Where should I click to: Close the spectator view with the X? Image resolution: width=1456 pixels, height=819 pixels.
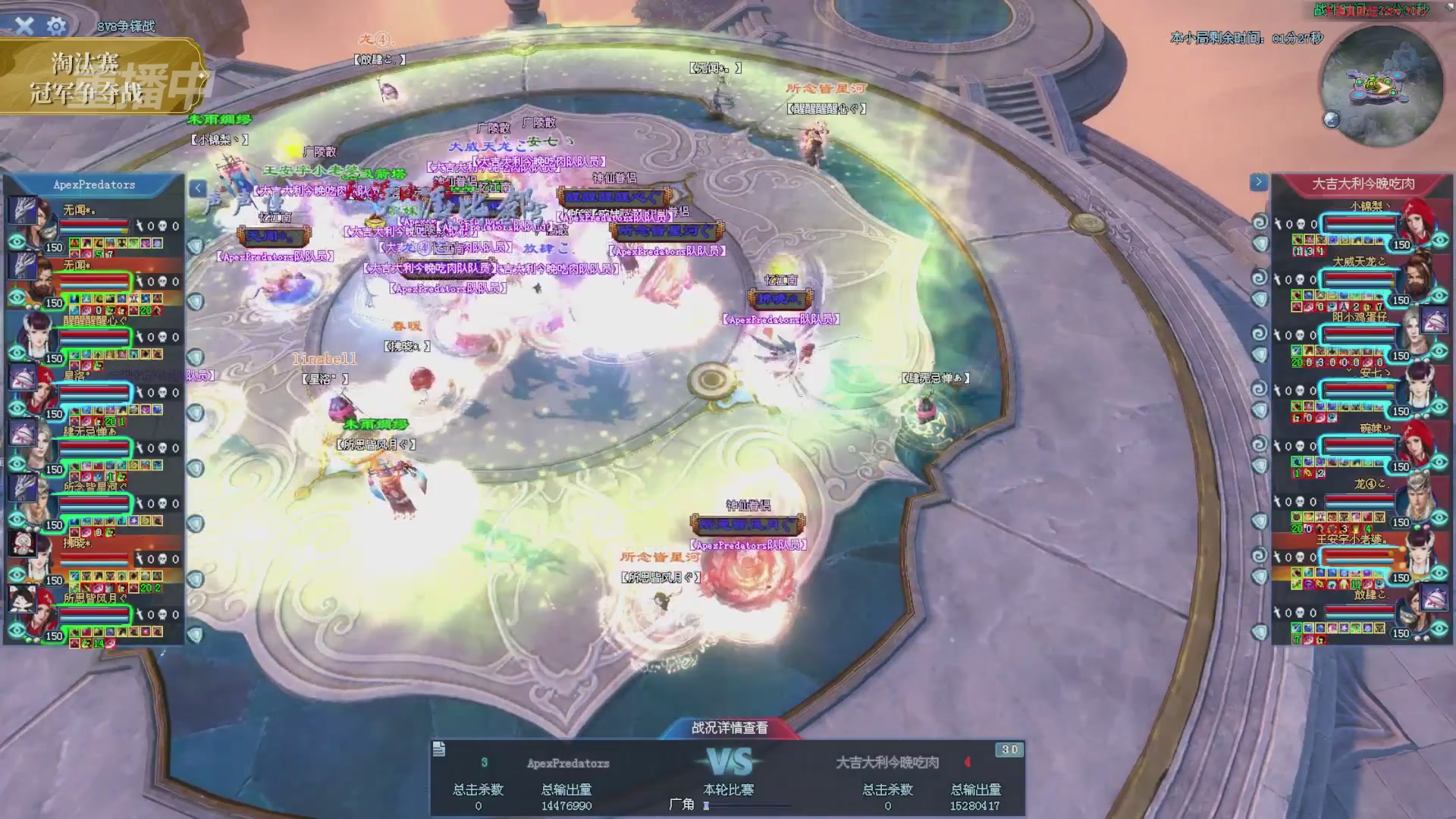[x=24, y=26]
